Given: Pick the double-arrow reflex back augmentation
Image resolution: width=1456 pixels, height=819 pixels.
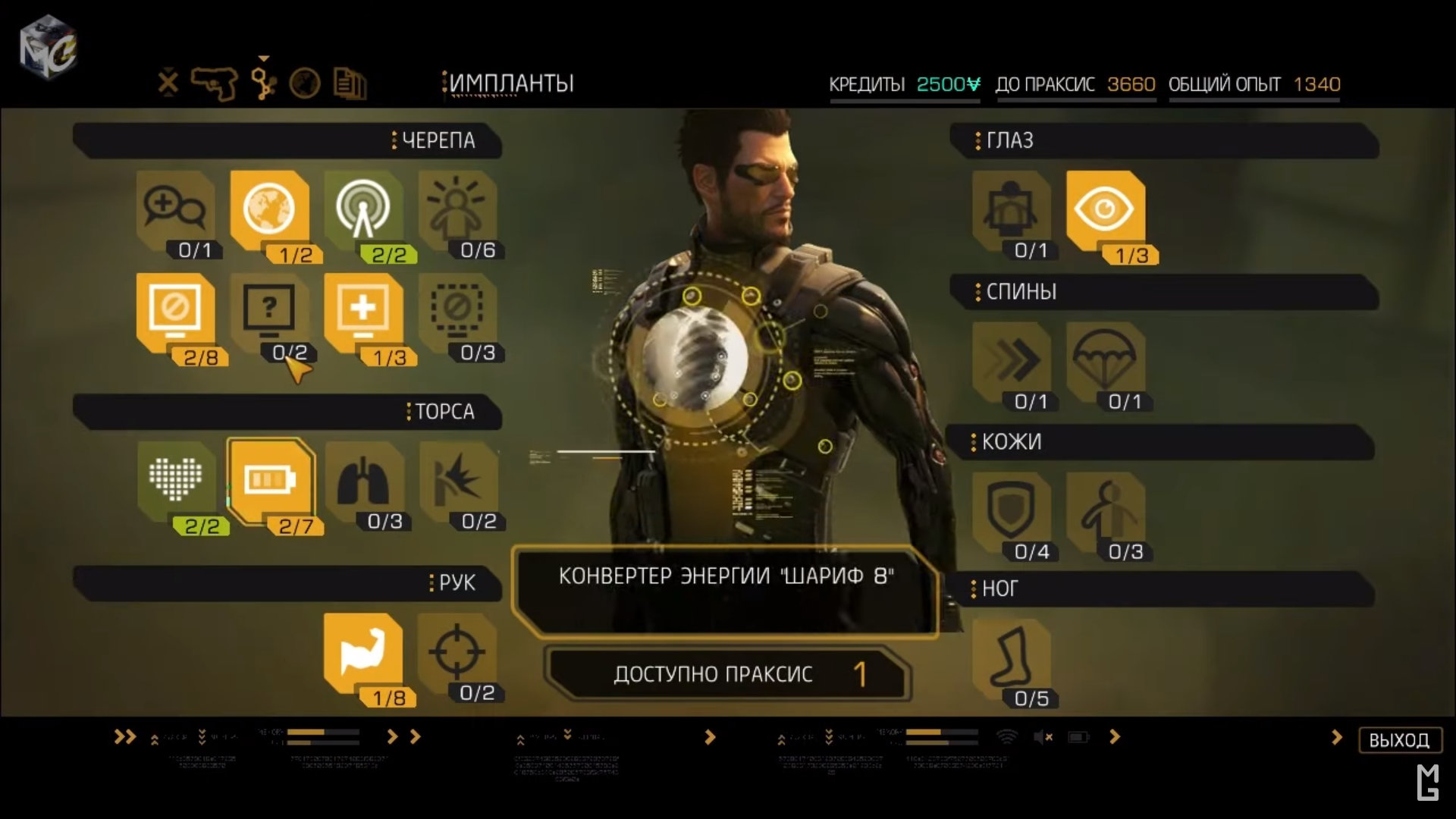Looking at the screenshot, I should [1012, 360].
